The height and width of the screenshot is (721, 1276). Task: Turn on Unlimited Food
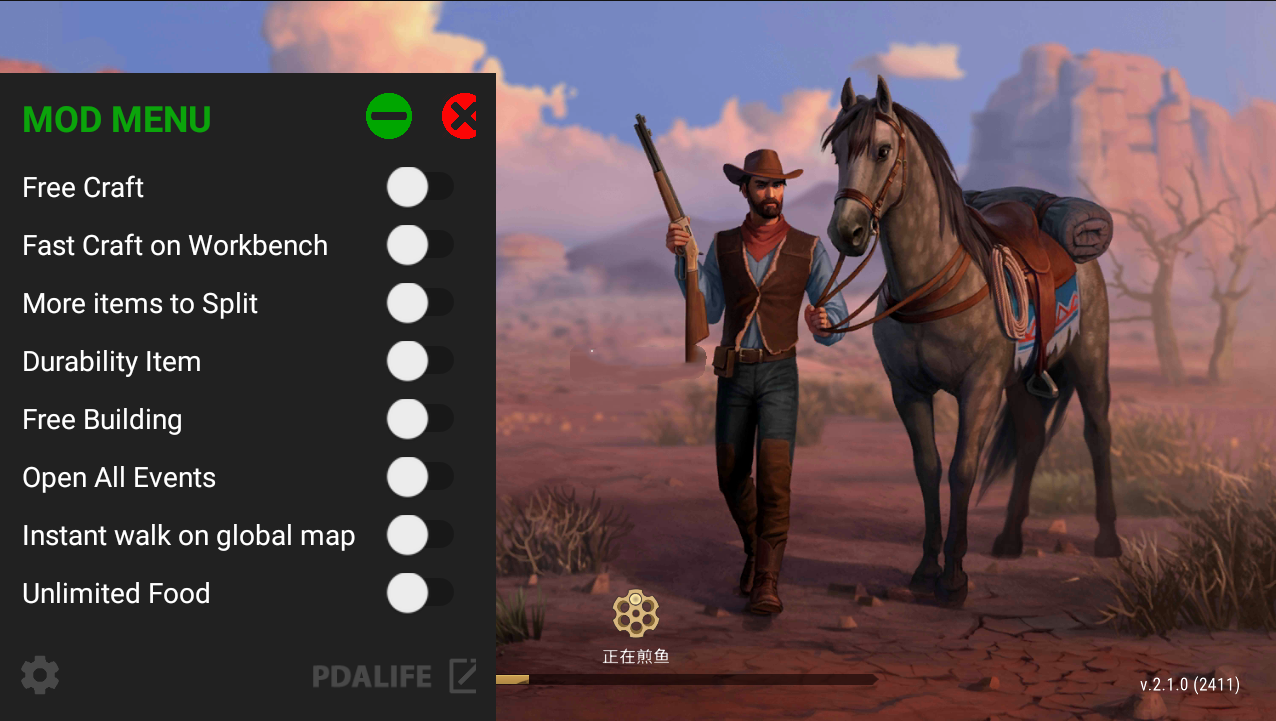coord(419,593)
